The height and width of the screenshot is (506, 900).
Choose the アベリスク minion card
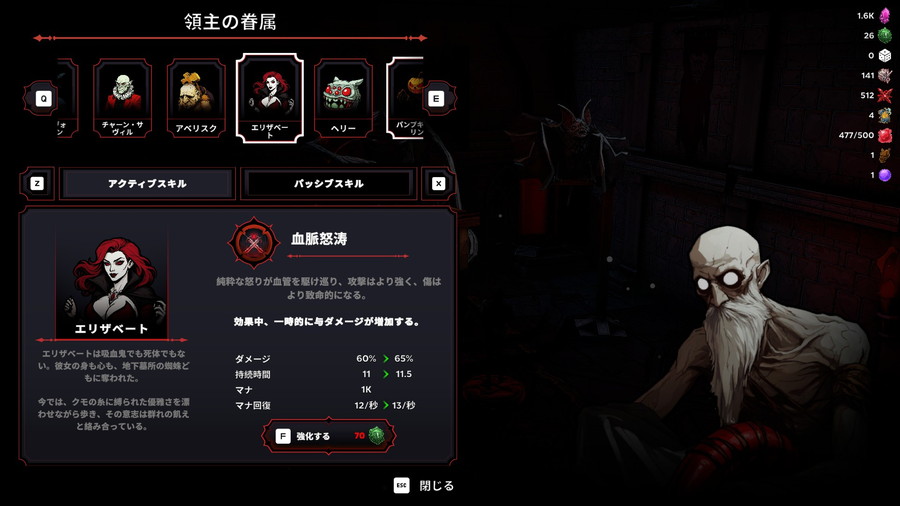(x=196, y=98)
